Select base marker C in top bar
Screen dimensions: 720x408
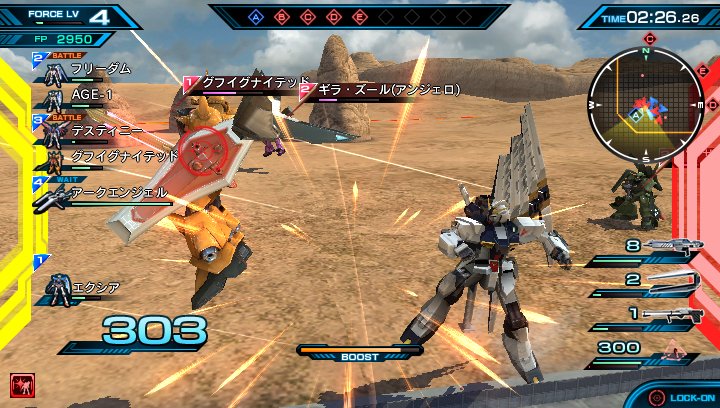point(307,17)
